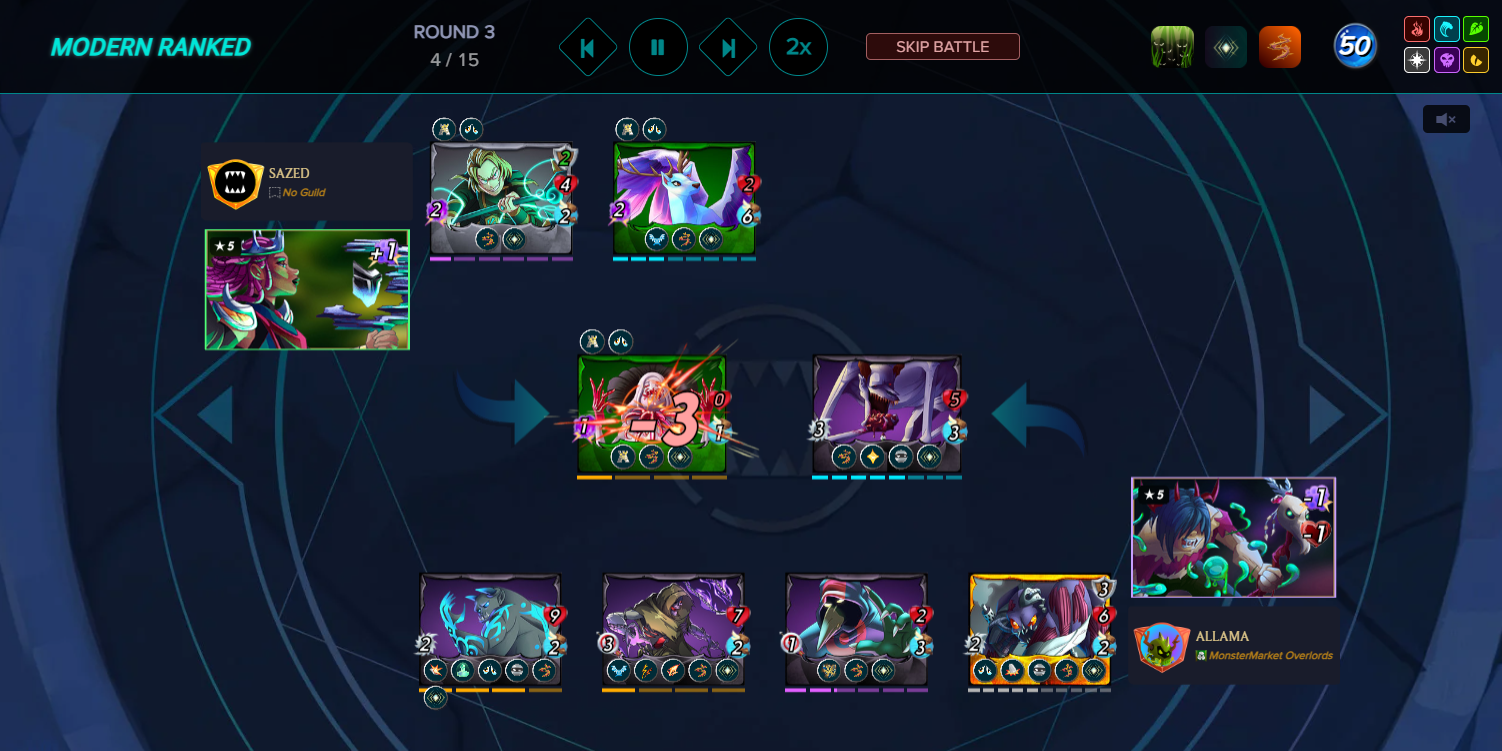Inspect the diamond-shaped middle ruleset icon
The image size is (1502, 751).
1226,46
